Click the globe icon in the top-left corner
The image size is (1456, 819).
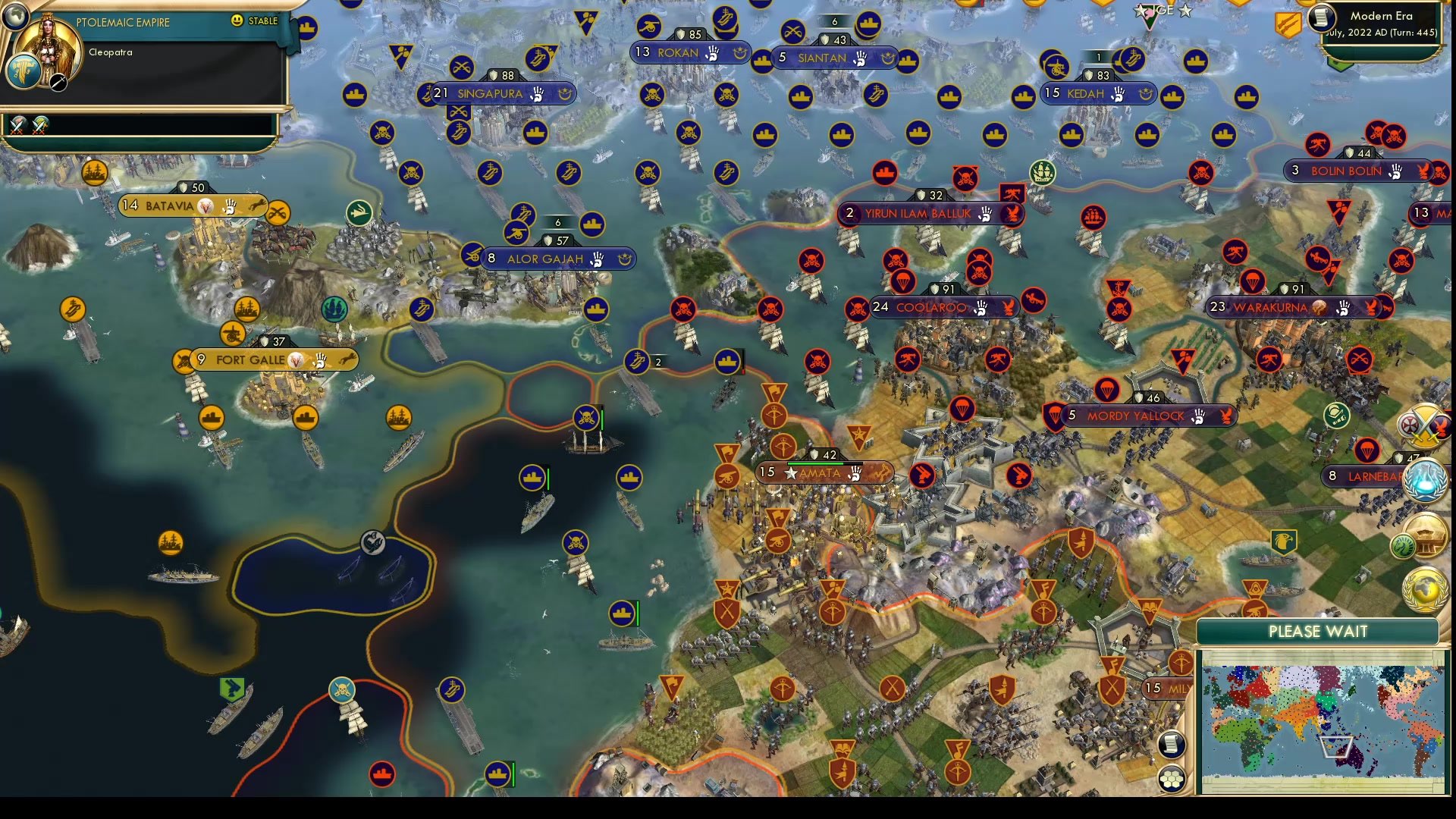(x=15, y=17)
